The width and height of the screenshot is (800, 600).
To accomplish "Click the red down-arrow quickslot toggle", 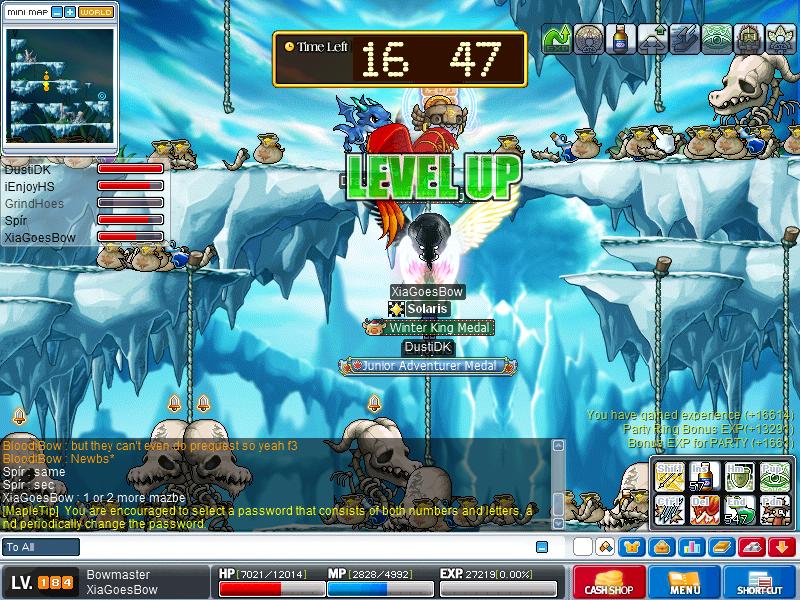I will [x=781, y=547].
